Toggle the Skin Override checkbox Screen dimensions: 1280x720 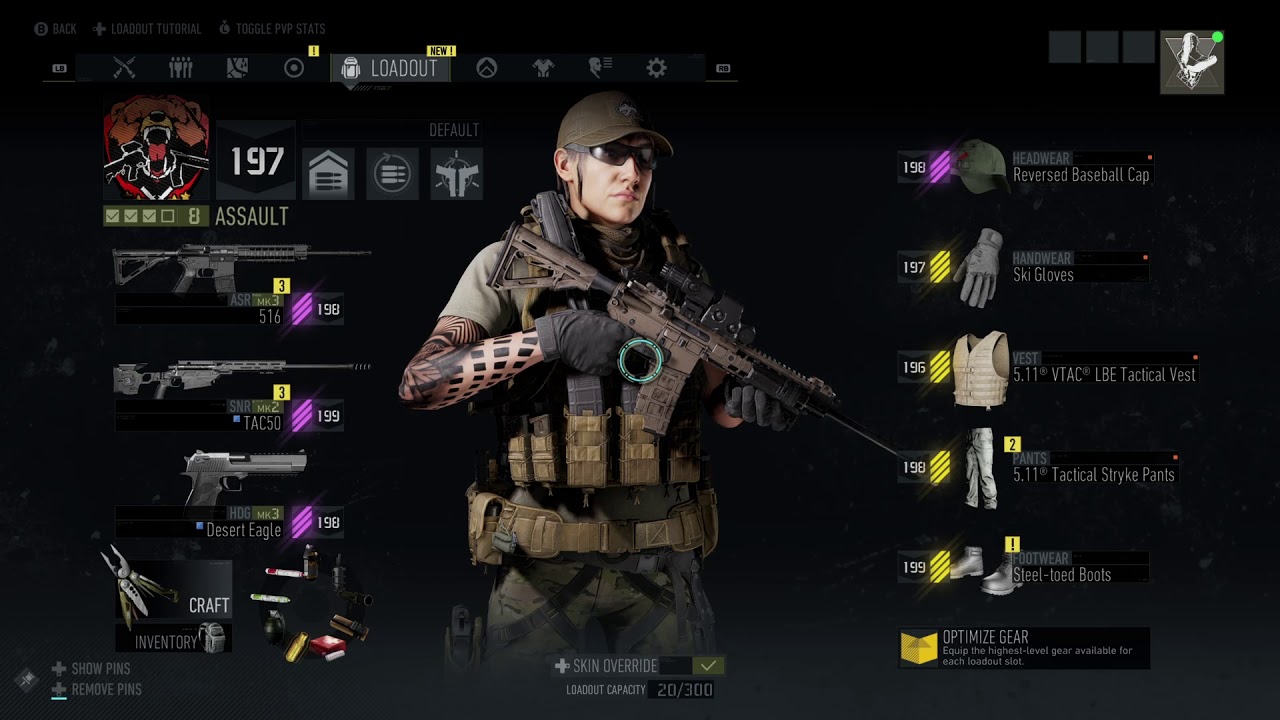(708, 666)
